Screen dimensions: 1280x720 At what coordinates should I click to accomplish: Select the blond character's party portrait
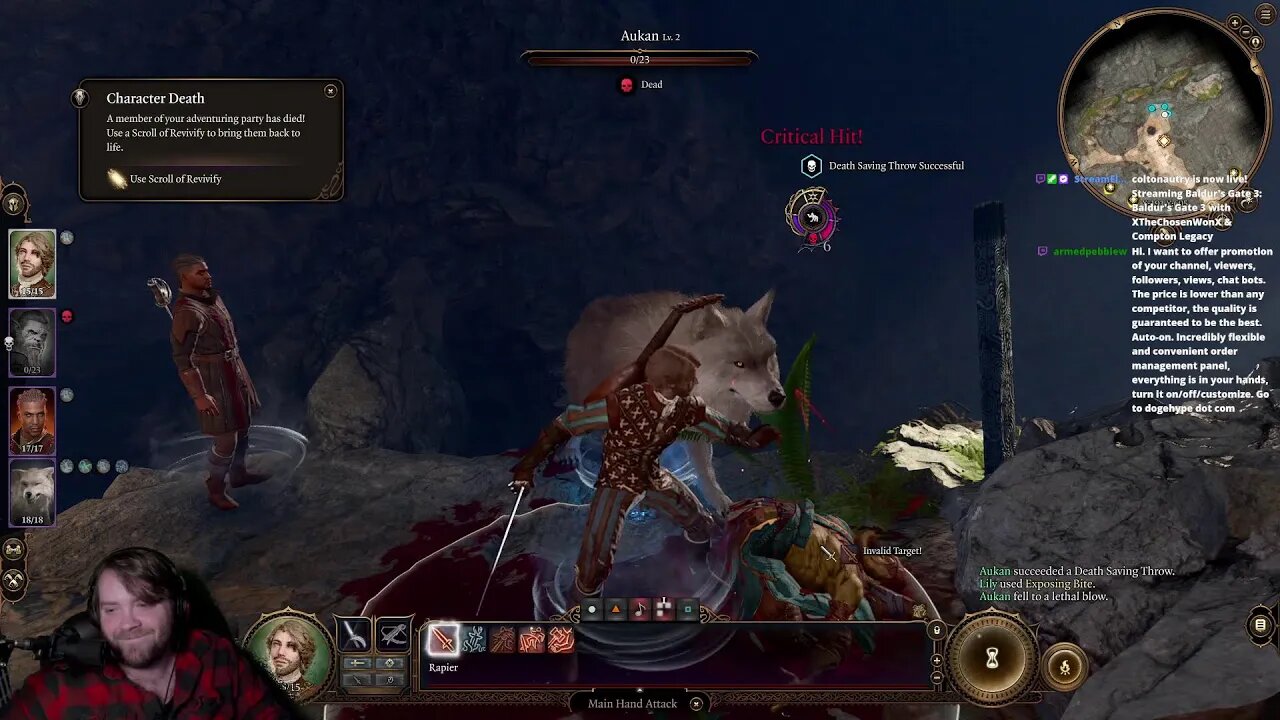click(x=32, y=263)
